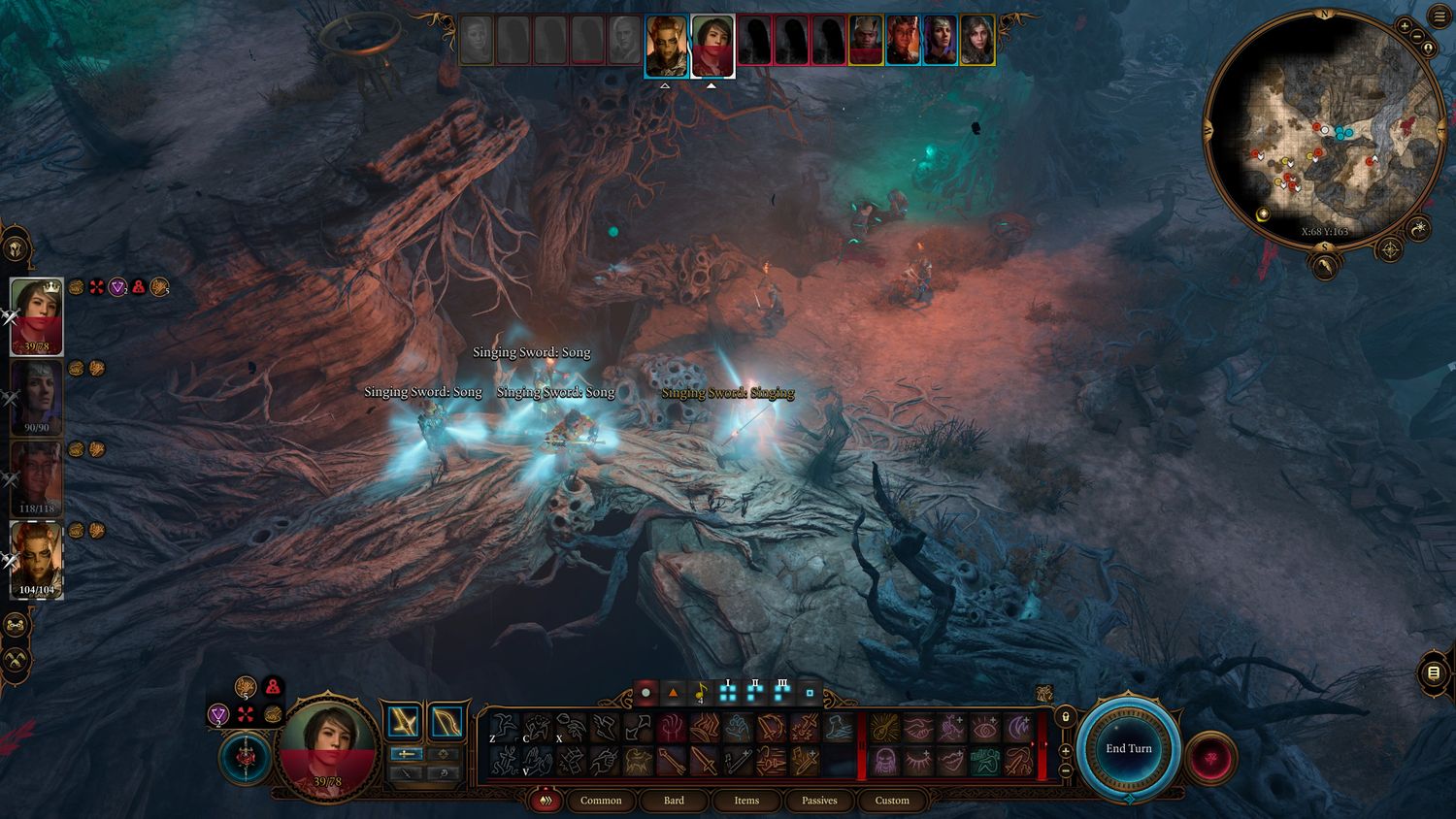Click the End Turn button
1456x819 pixels.
[x=1128, y=748]
